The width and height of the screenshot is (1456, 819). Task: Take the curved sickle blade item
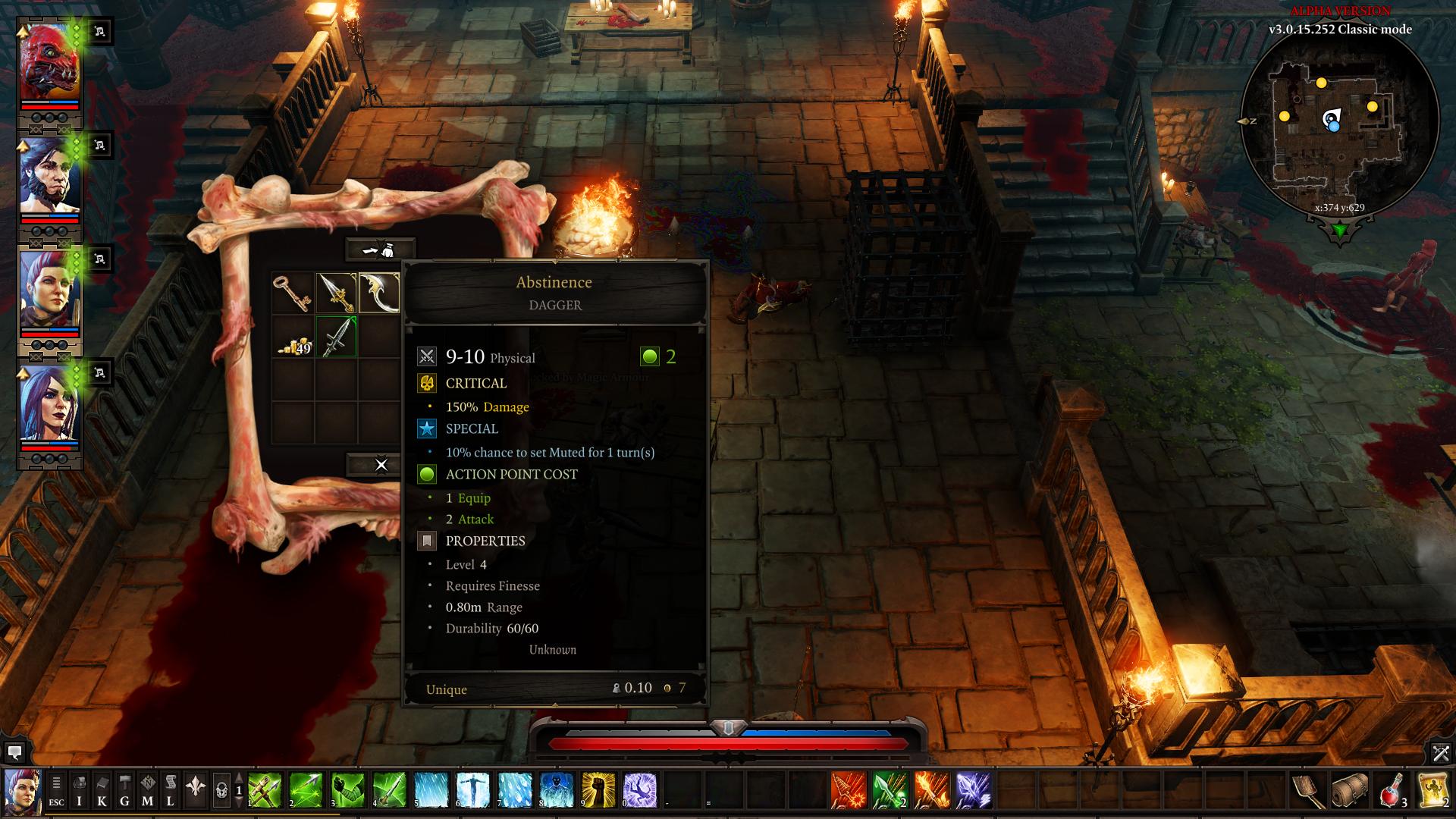click(378, 293)
